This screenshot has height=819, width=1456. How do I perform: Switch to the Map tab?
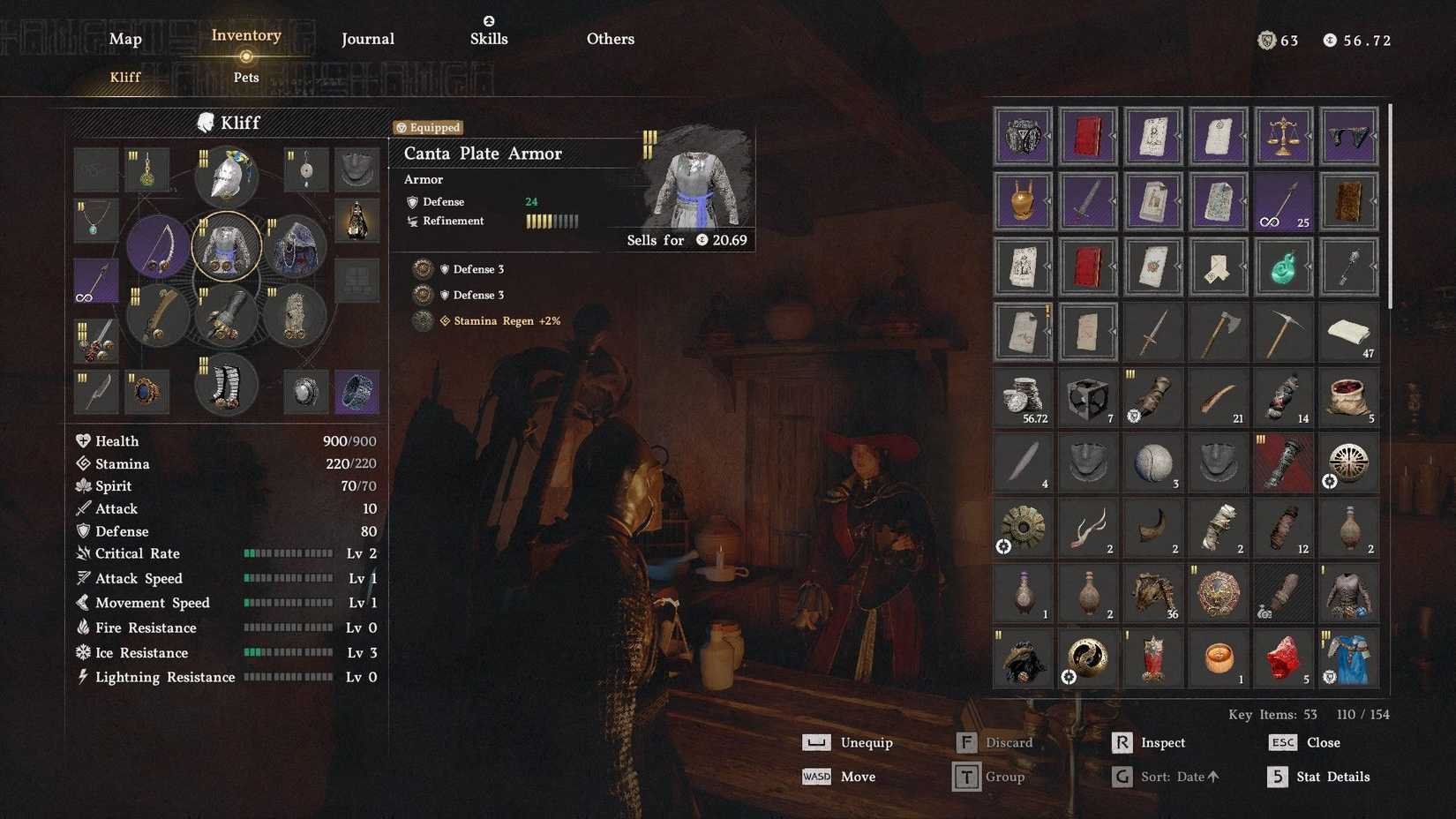(124, 39)
